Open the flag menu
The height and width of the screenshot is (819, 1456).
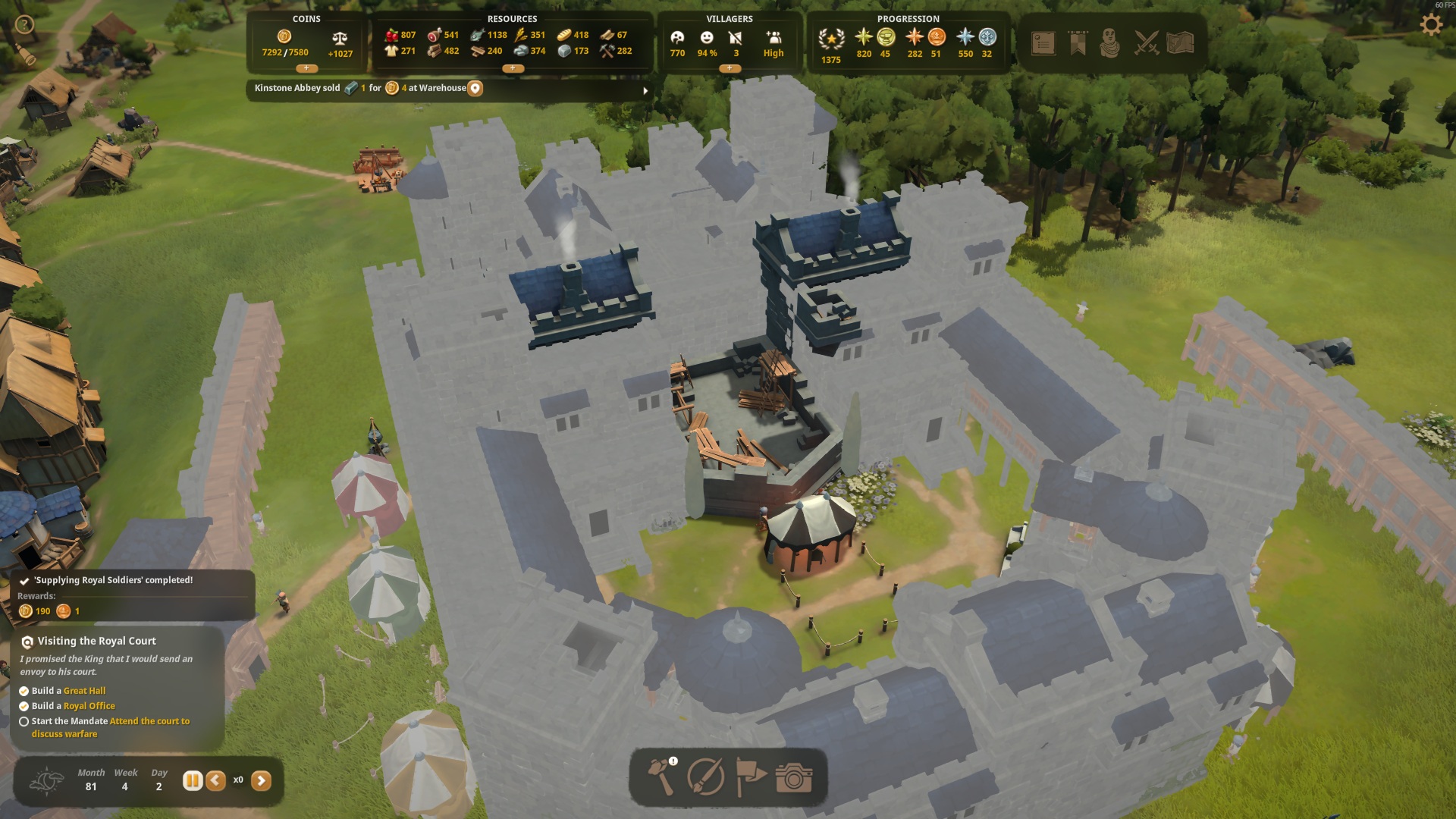pos(751,777)
